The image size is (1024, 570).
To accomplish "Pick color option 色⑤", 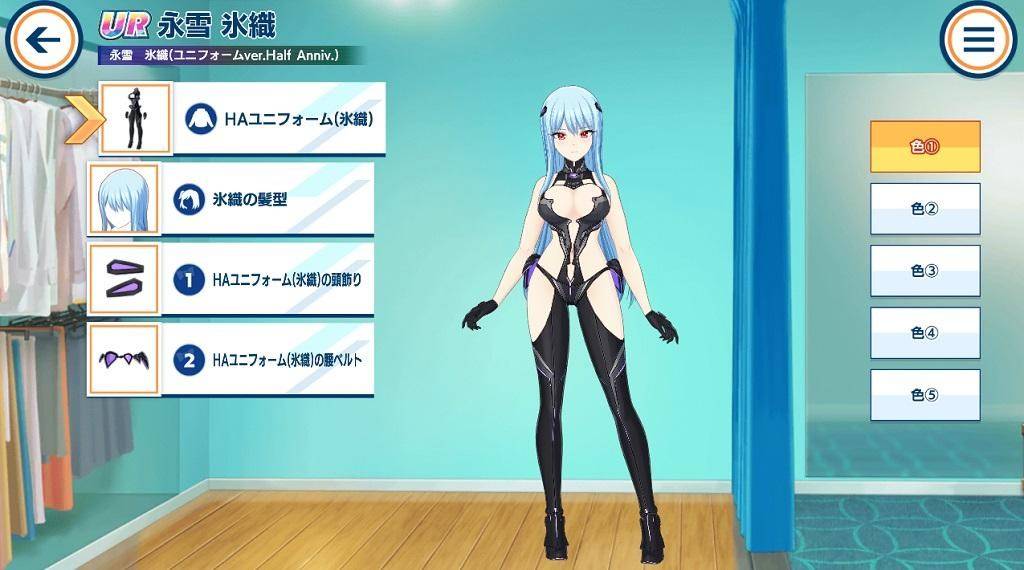I will [x=924, y=394].
